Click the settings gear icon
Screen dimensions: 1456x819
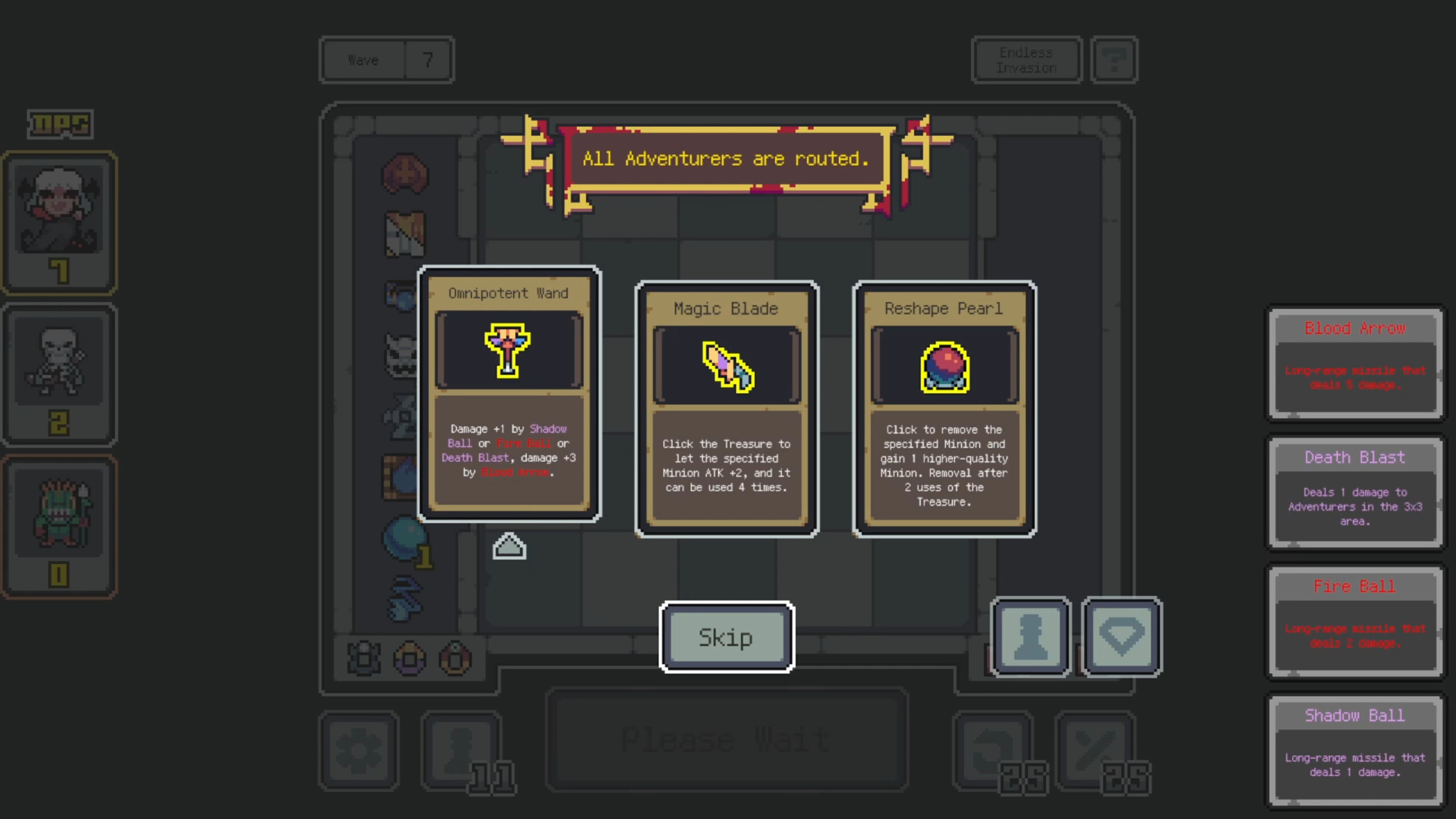(x=359, y=750)
